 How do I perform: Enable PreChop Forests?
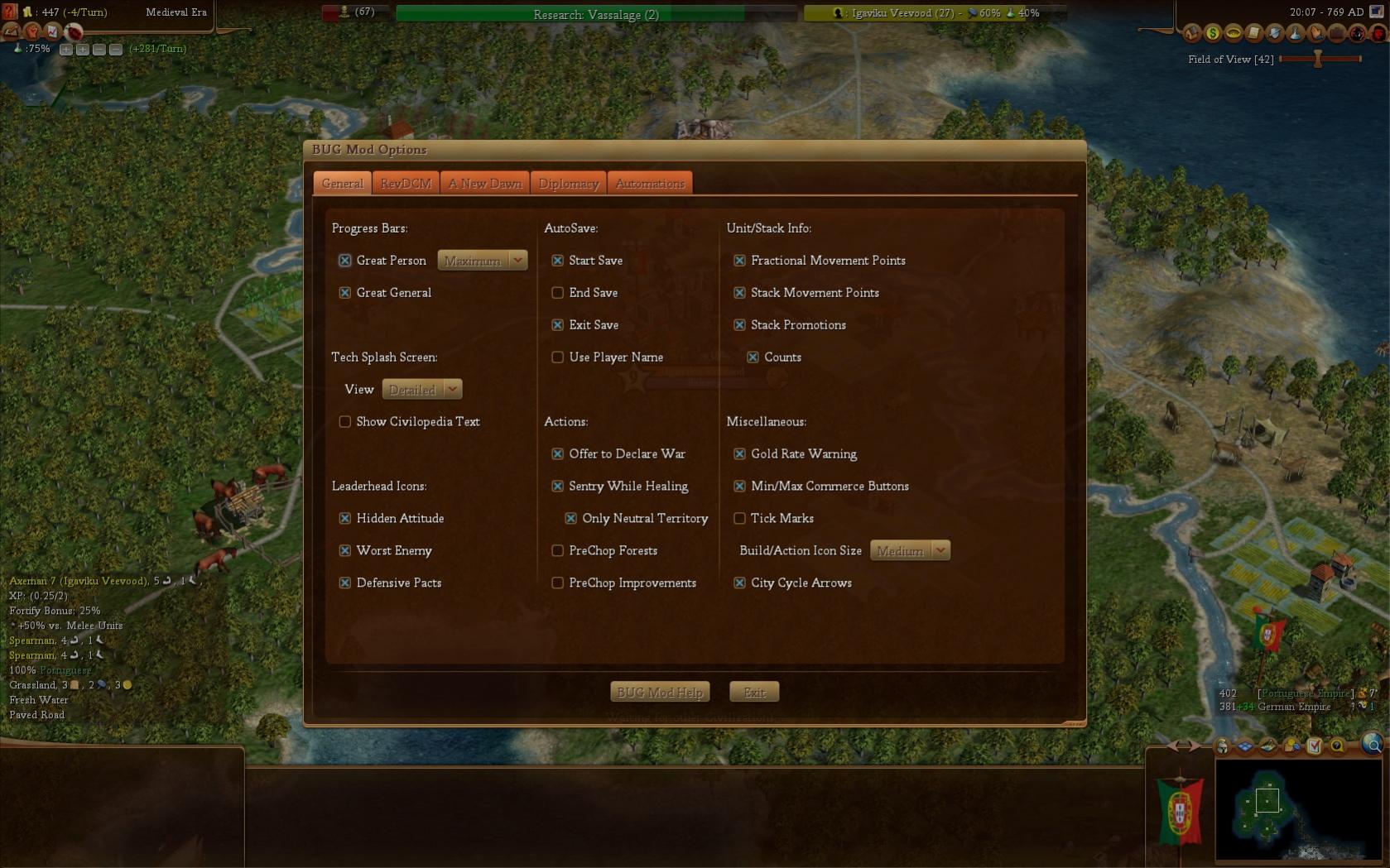[x=558, y=551]
